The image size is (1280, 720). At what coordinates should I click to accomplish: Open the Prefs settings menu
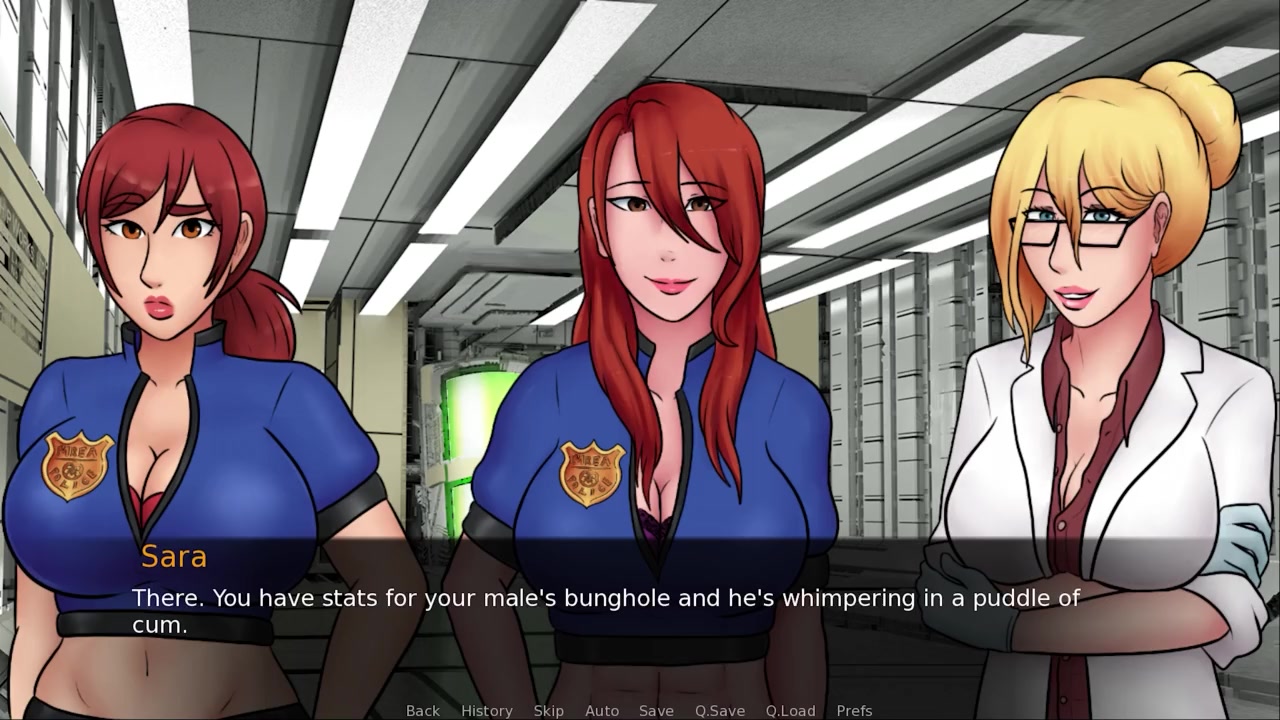tap(854, 710)
